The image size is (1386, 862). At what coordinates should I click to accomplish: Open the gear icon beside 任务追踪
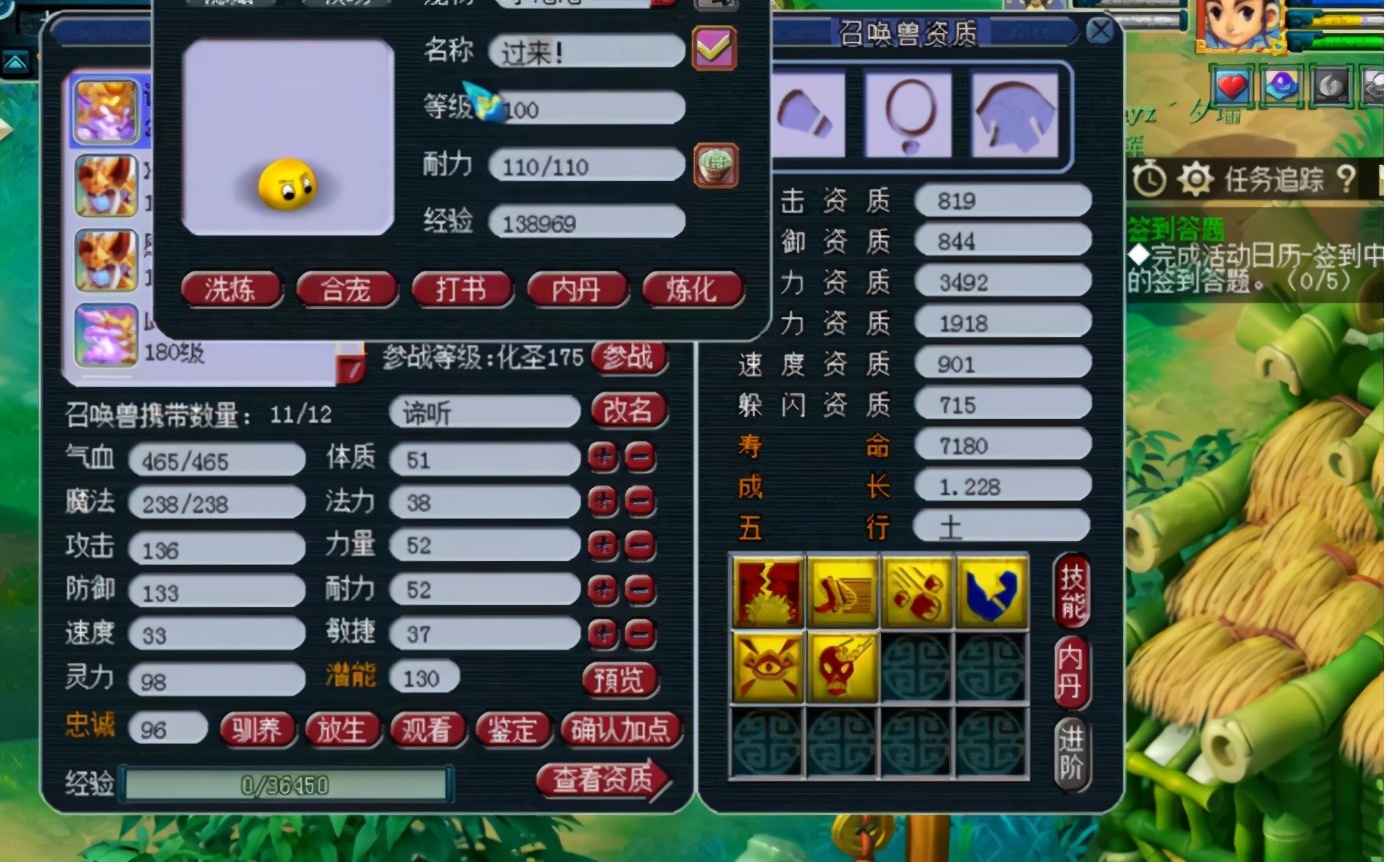click(1197, 179)
